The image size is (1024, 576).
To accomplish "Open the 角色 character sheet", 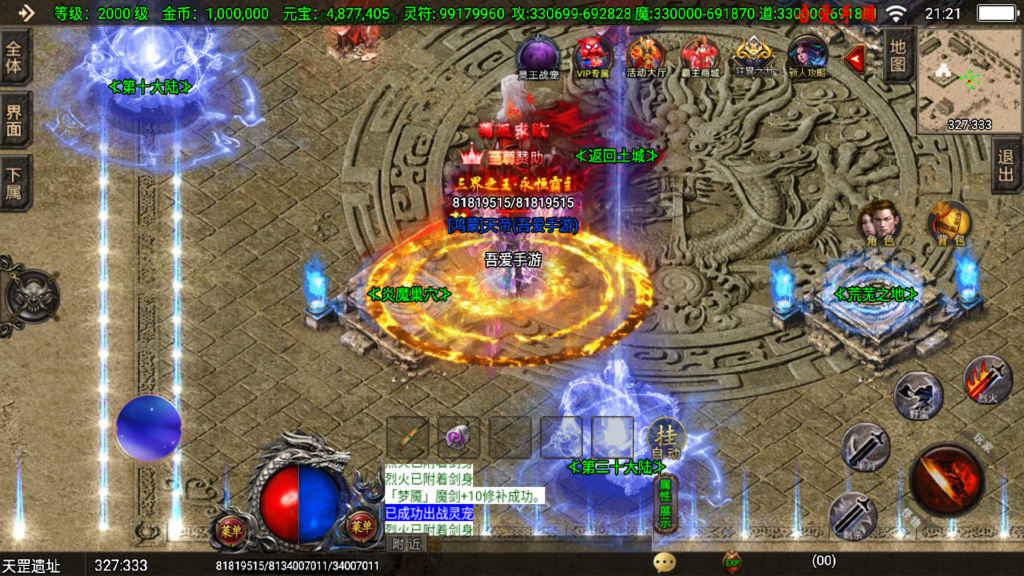I will (881, 223).
